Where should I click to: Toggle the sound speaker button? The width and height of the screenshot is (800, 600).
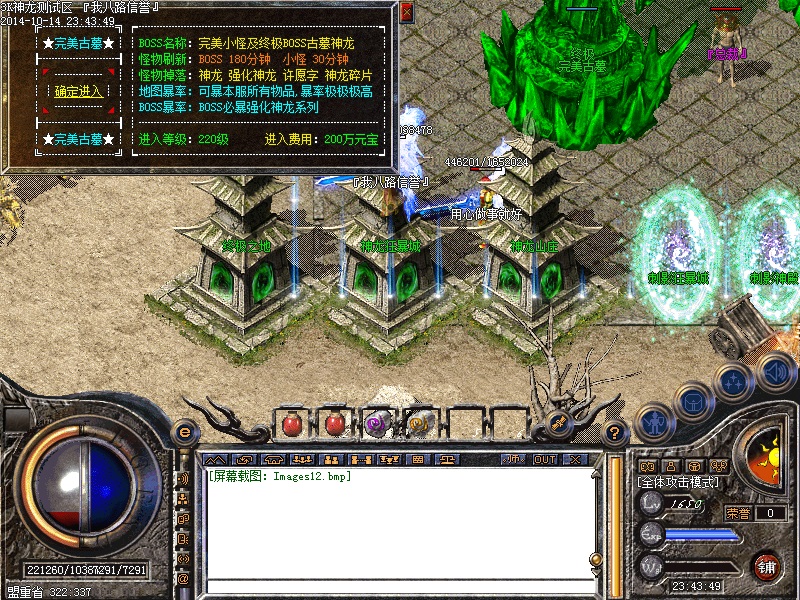pos(775,372)
